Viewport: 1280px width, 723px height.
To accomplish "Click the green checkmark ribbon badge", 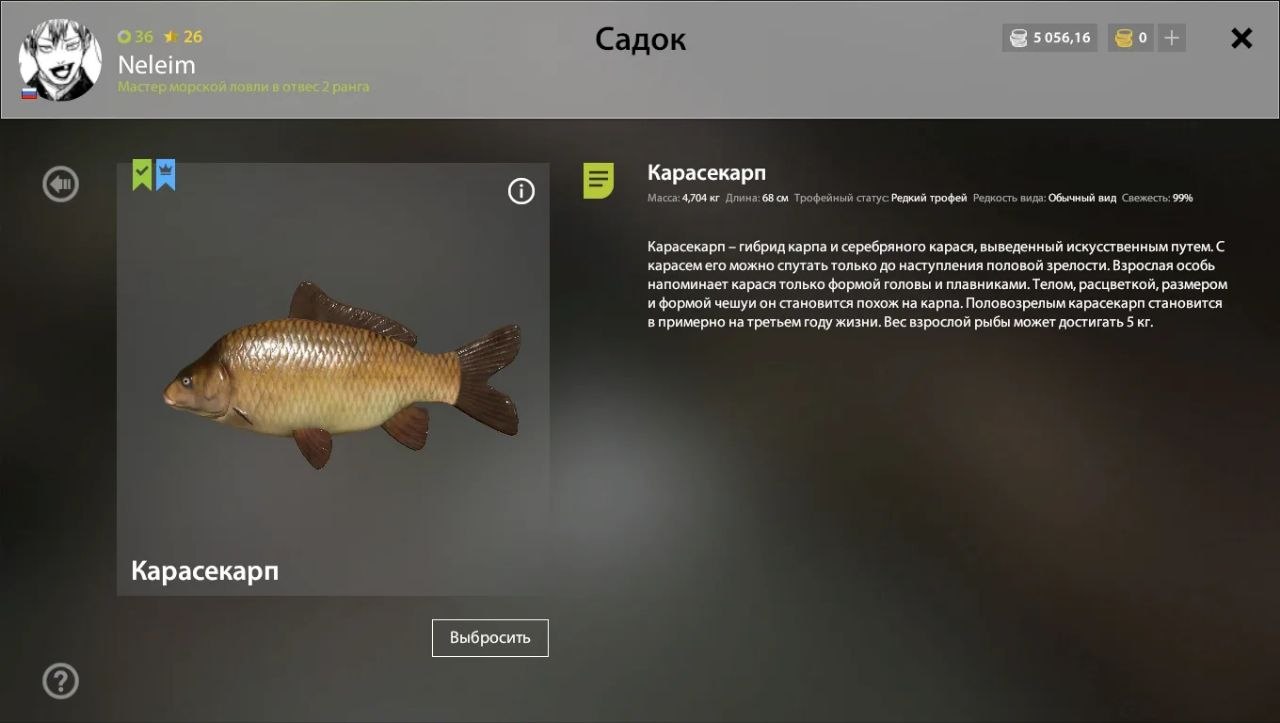I will click(x=140, y=174).
